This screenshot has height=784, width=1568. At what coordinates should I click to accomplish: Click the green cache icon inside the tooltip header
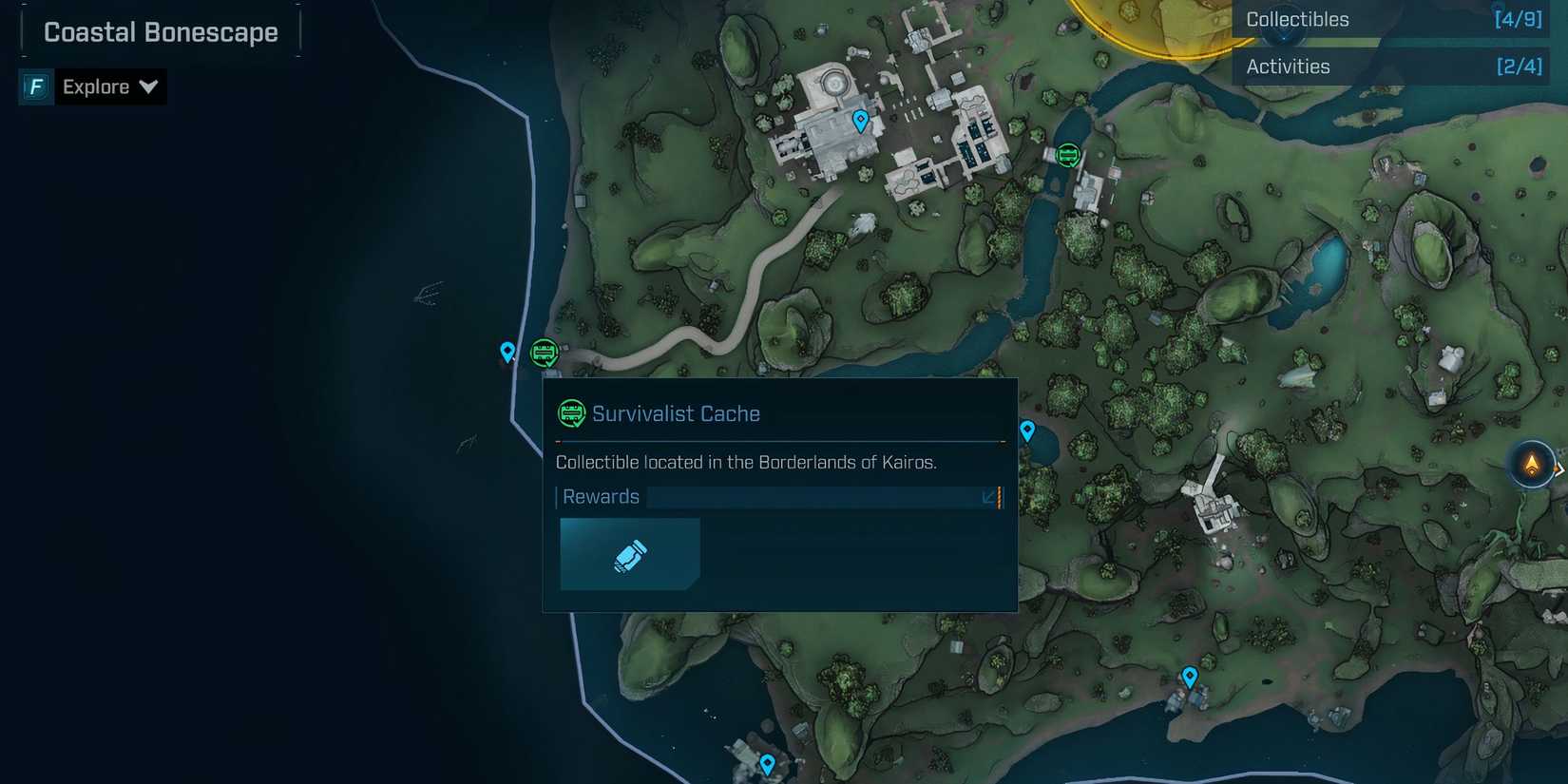click(570, 412)
